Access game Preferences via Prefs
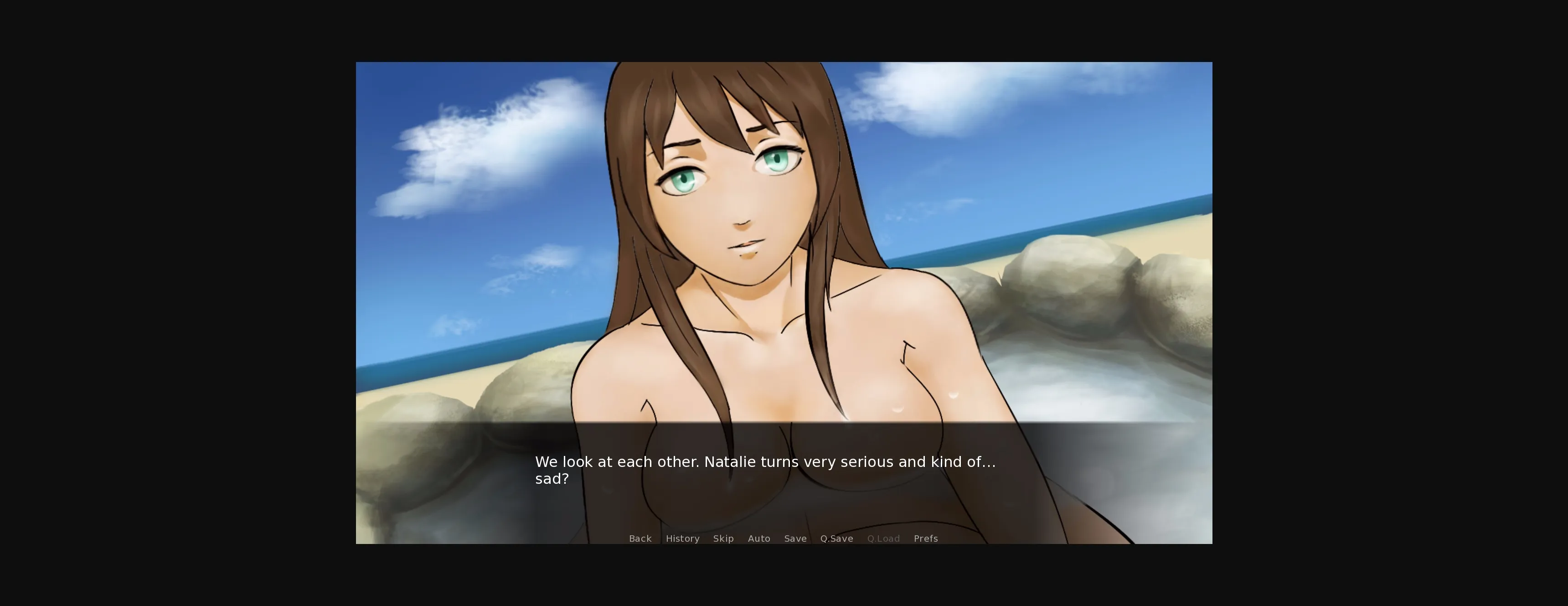The width and height of the screenshot is (1568, 606). coord(925,539)
